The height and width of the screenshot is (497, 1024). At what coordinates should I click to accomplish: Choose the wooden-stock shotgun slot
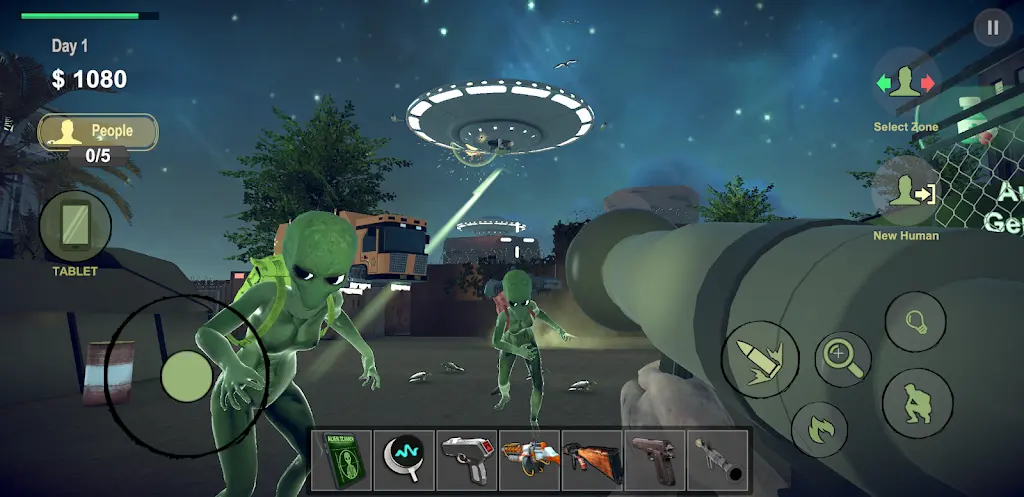tap(592, 460)
